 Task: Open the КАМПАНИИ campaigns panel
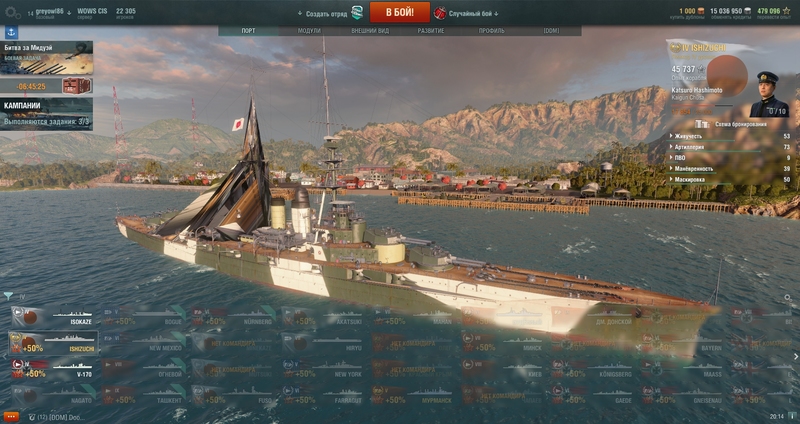point(47,113)
